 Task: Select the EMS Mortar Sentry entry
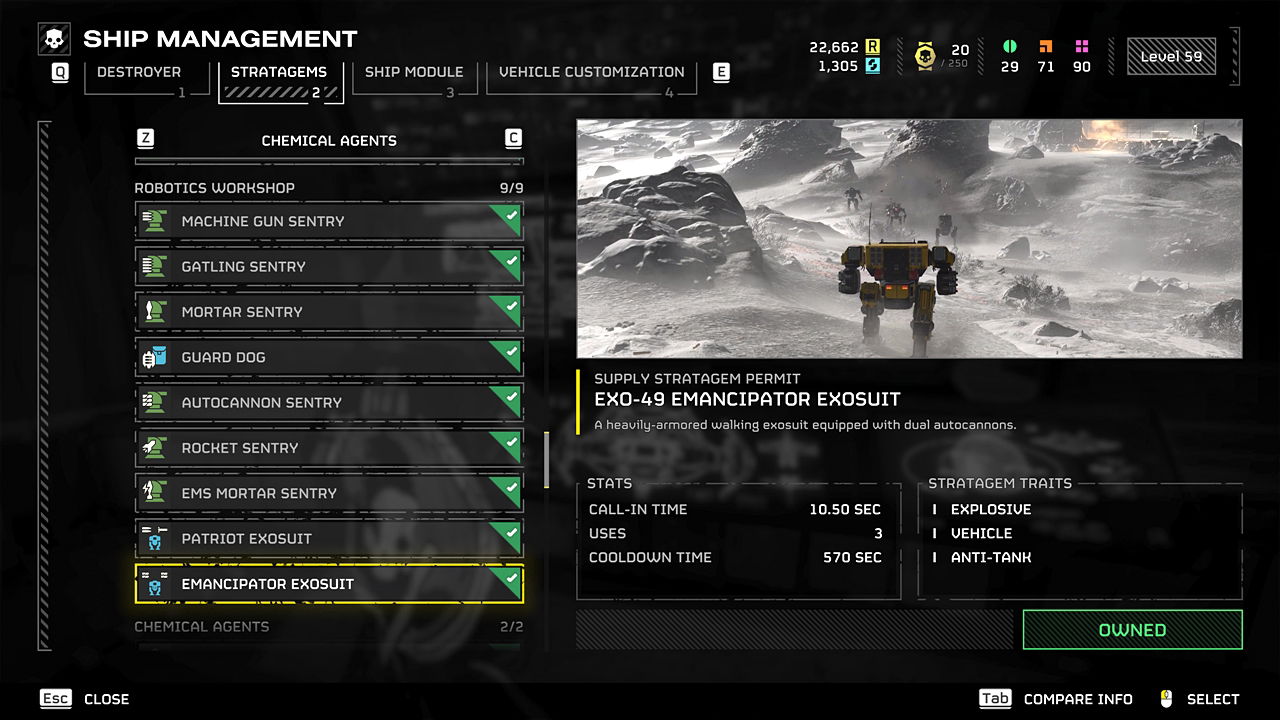(x=329, y=493)
